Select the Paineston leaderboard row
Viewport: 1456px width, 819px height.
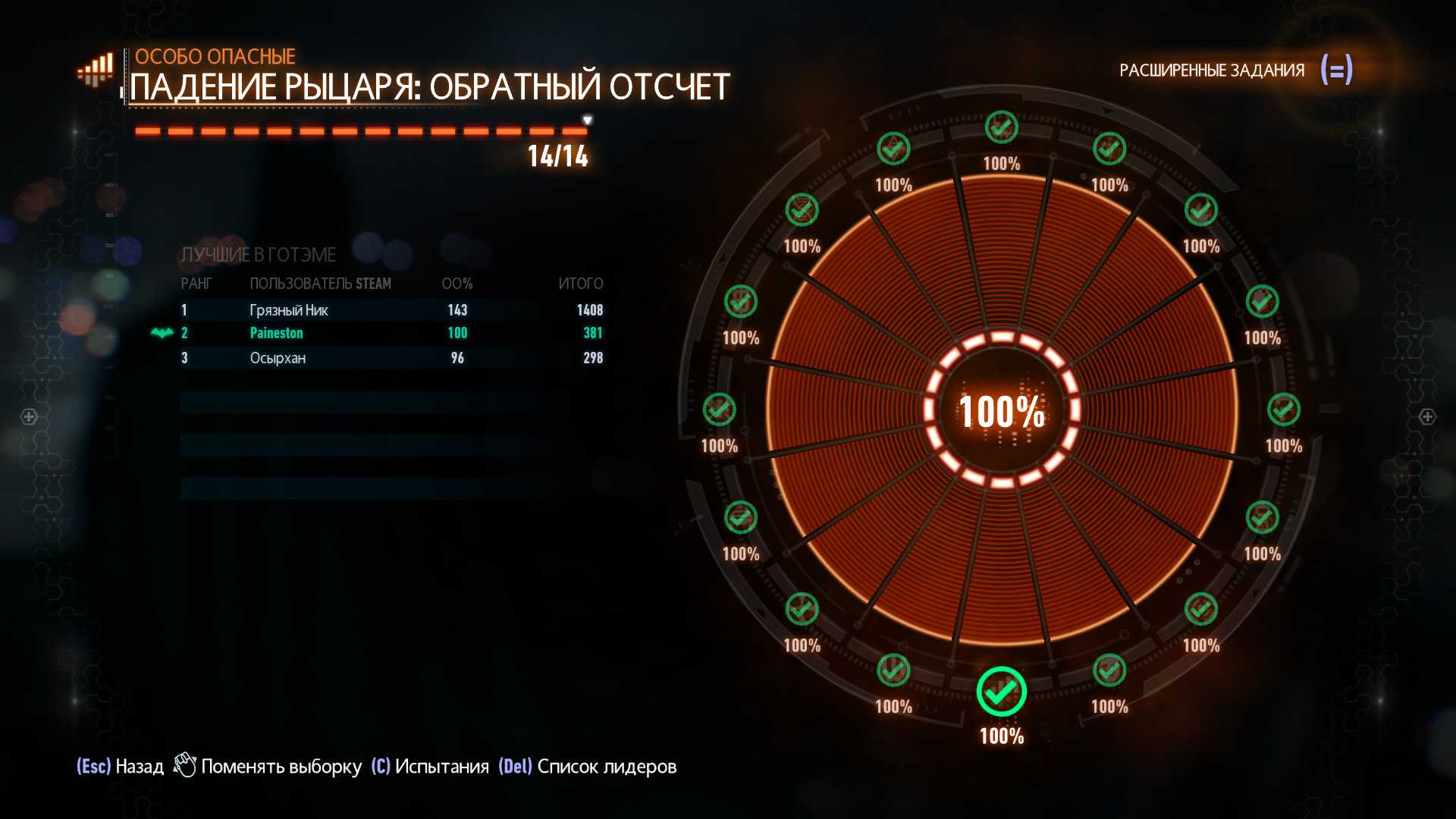point(391,333)
